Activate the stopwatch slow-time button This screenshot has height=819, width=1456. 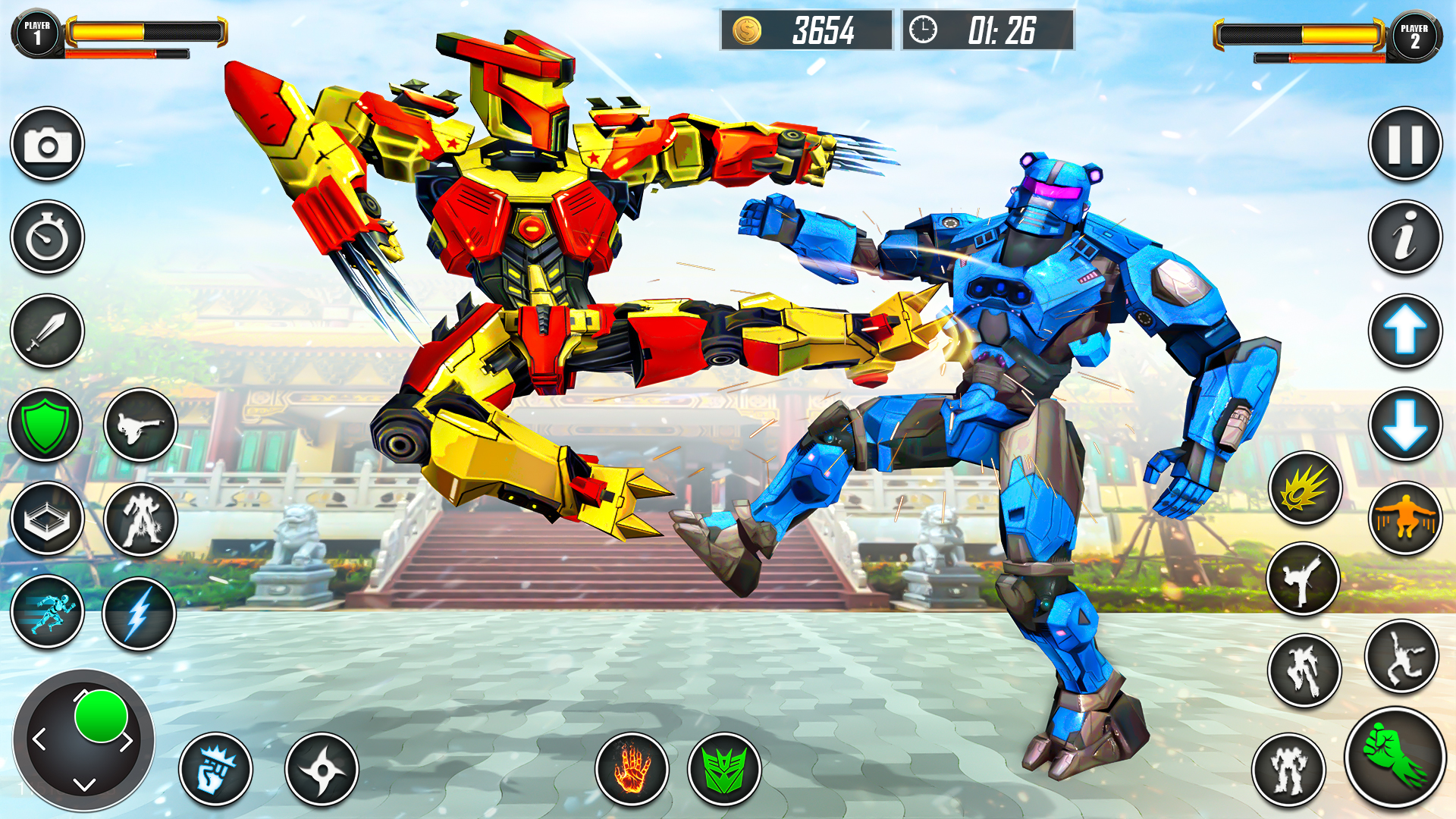[x=47, y=237]
